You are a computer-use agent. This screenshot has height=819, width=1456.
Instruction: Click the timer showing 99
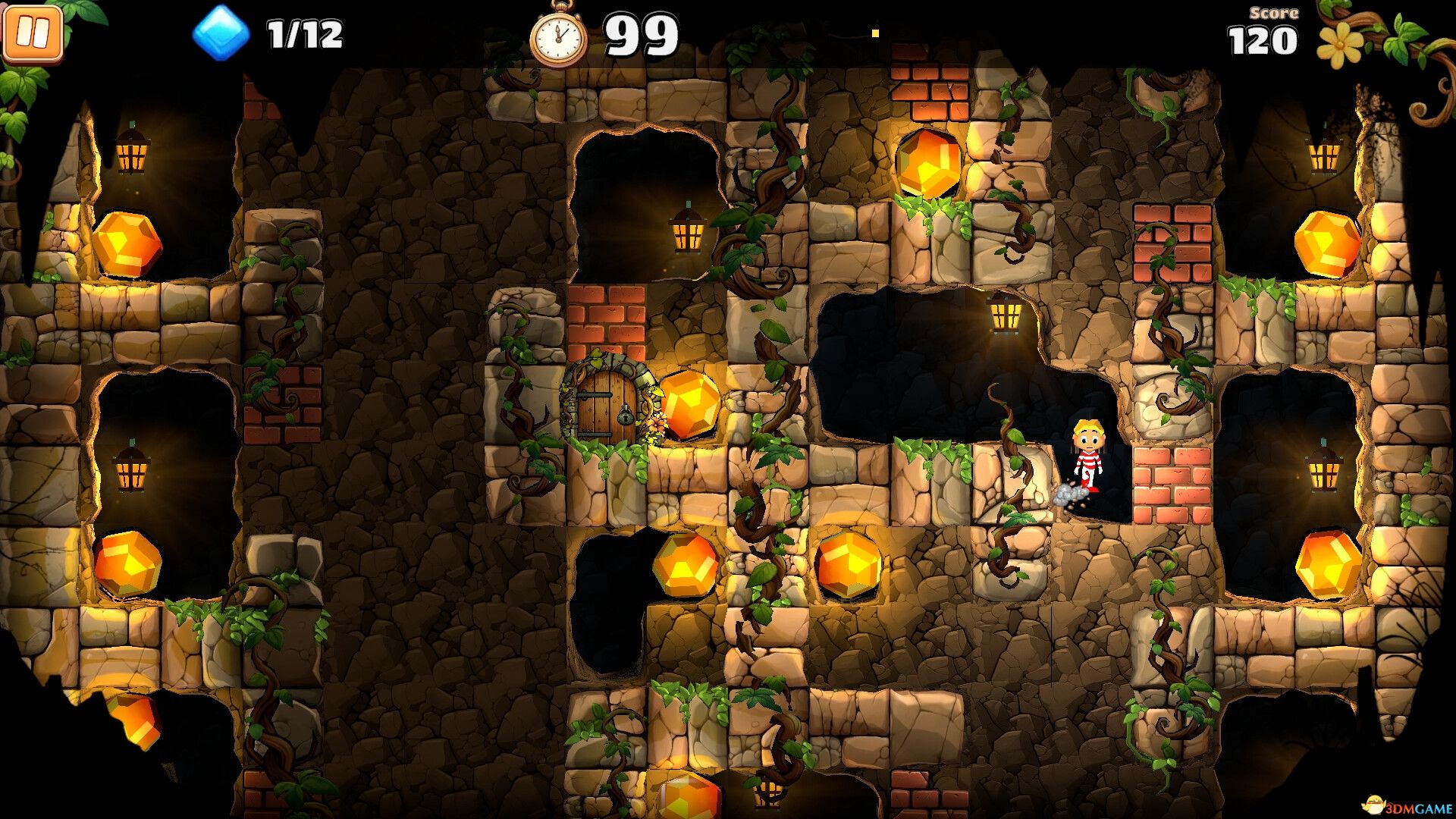pyautogui.click(x=641, y=32)
